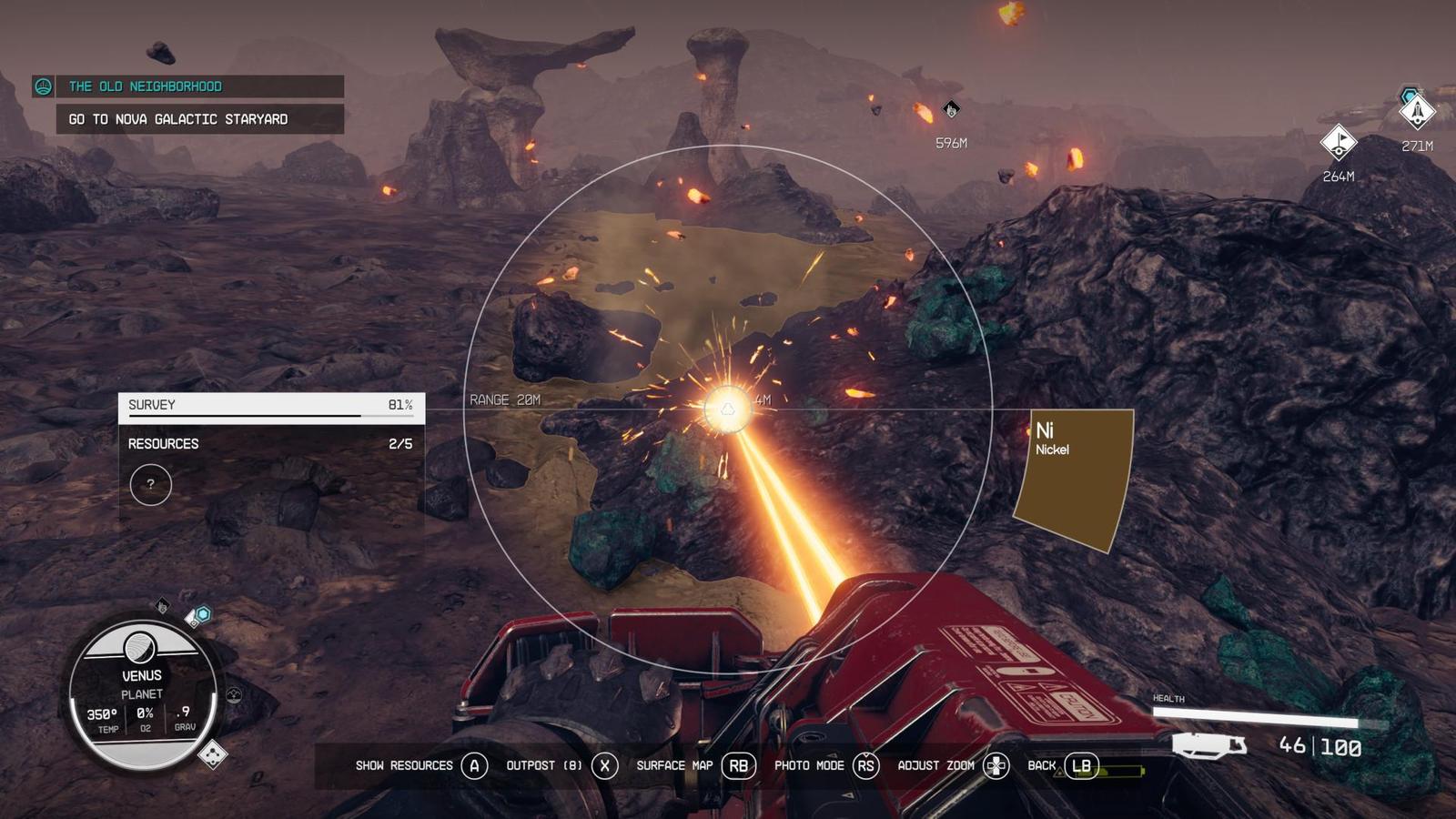Click the Survey progress panel
Screen dimensions: 1456x819
tap(271, 407)
